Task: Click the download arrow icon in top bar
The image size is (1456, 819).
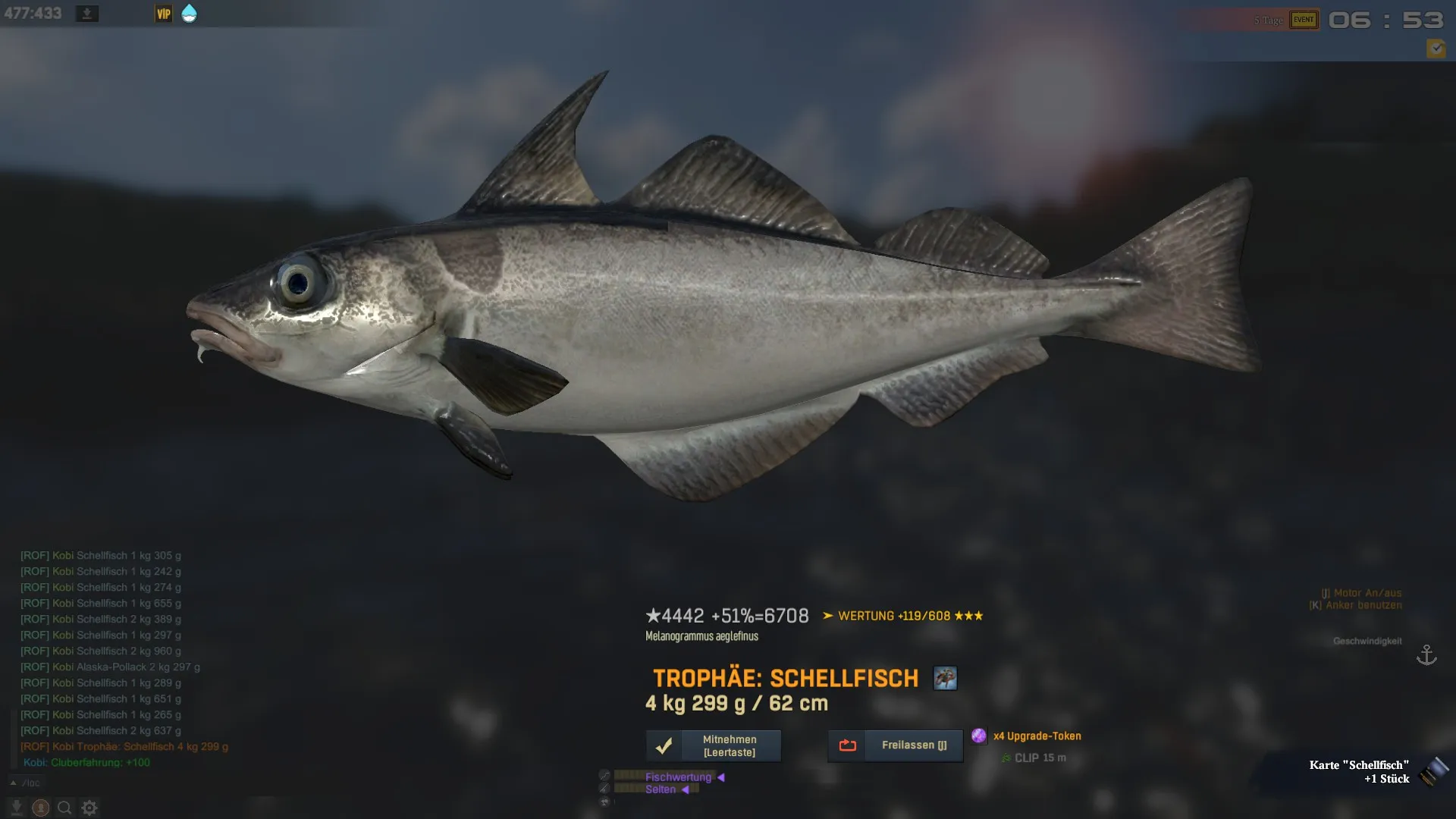Action: [87, 14]
